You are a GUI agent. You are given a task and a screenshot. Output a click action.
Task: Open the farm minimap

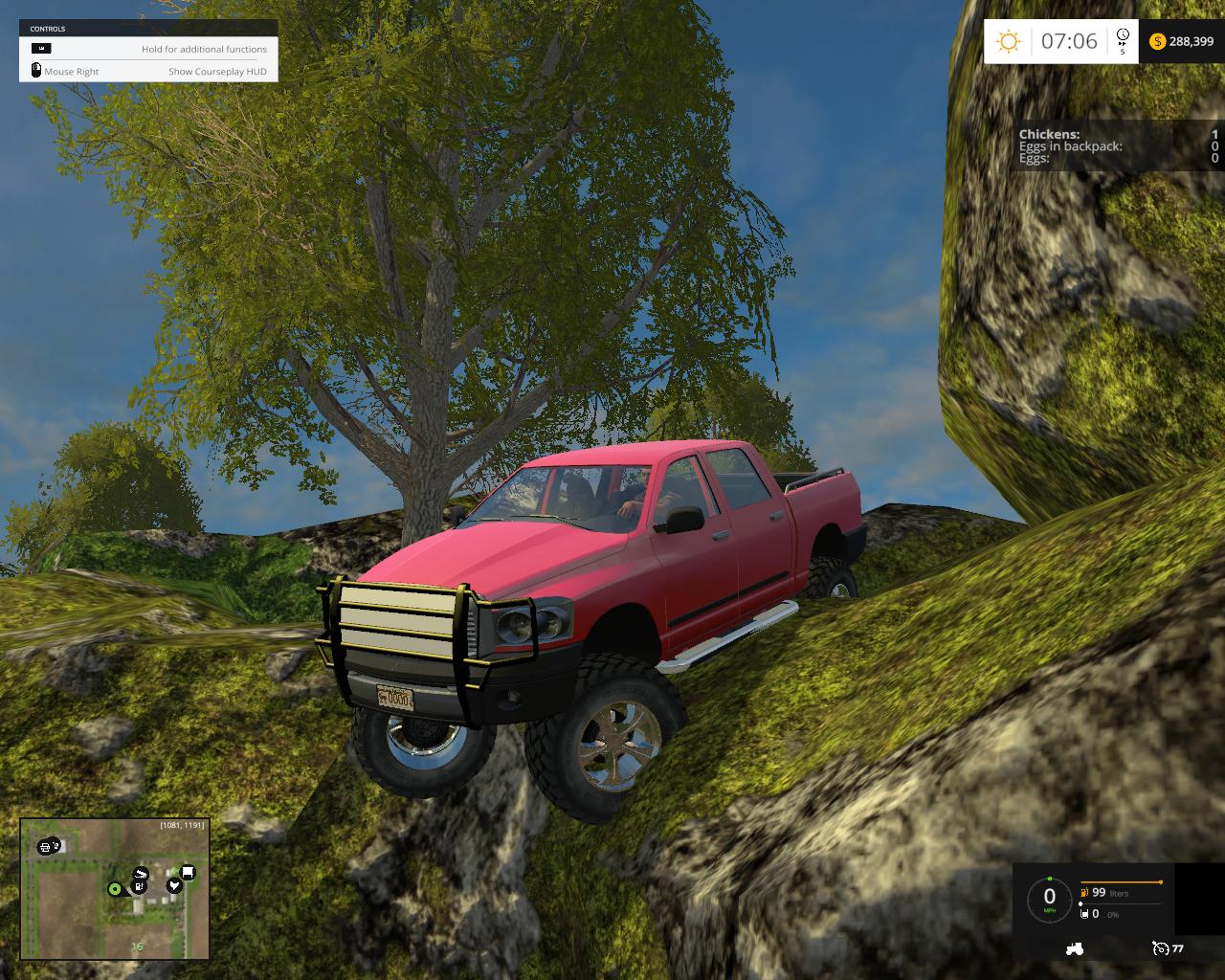click(115, 889)
